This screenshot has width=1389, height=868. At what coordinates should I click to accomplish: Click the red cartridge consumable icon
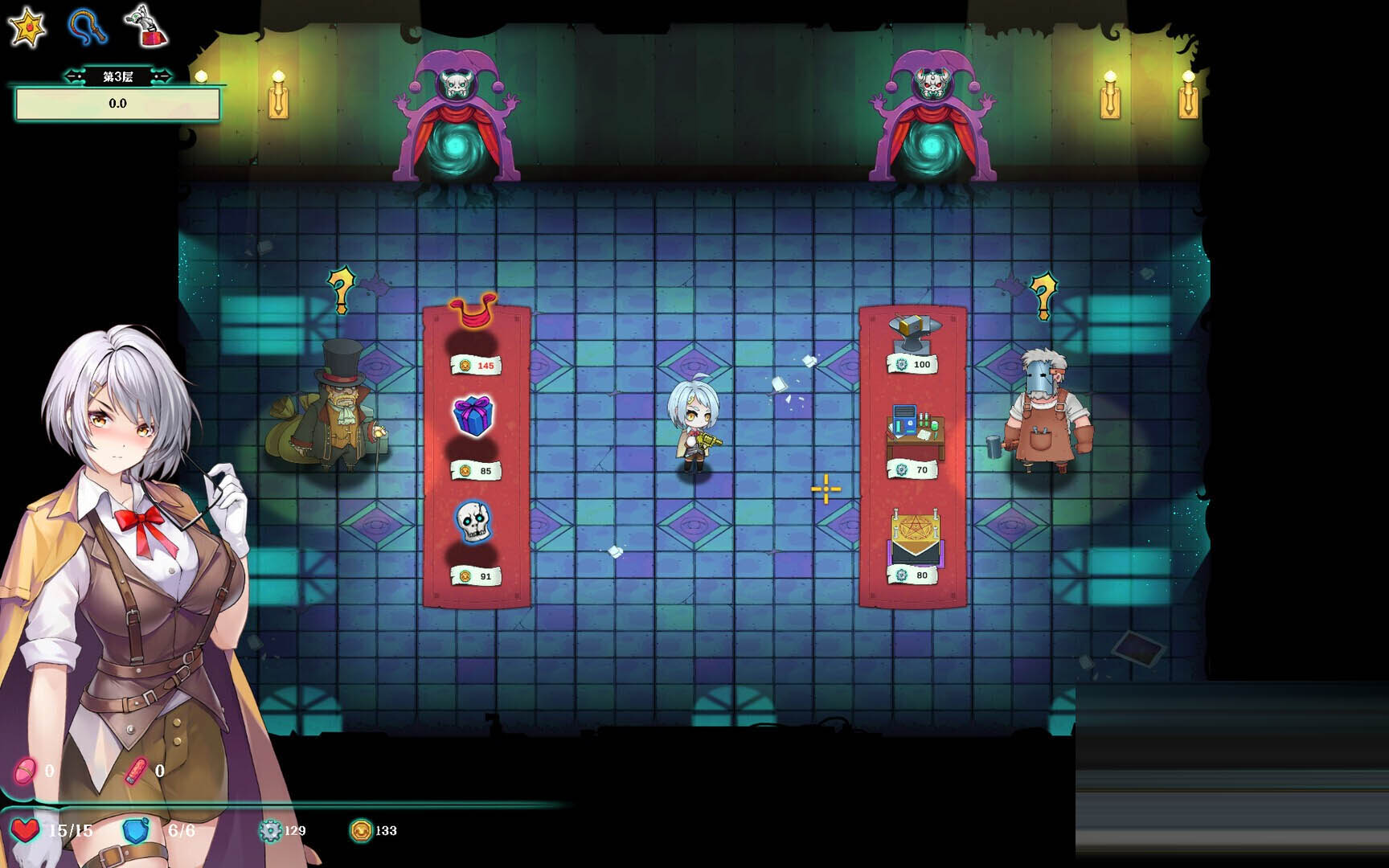(136, 771)
